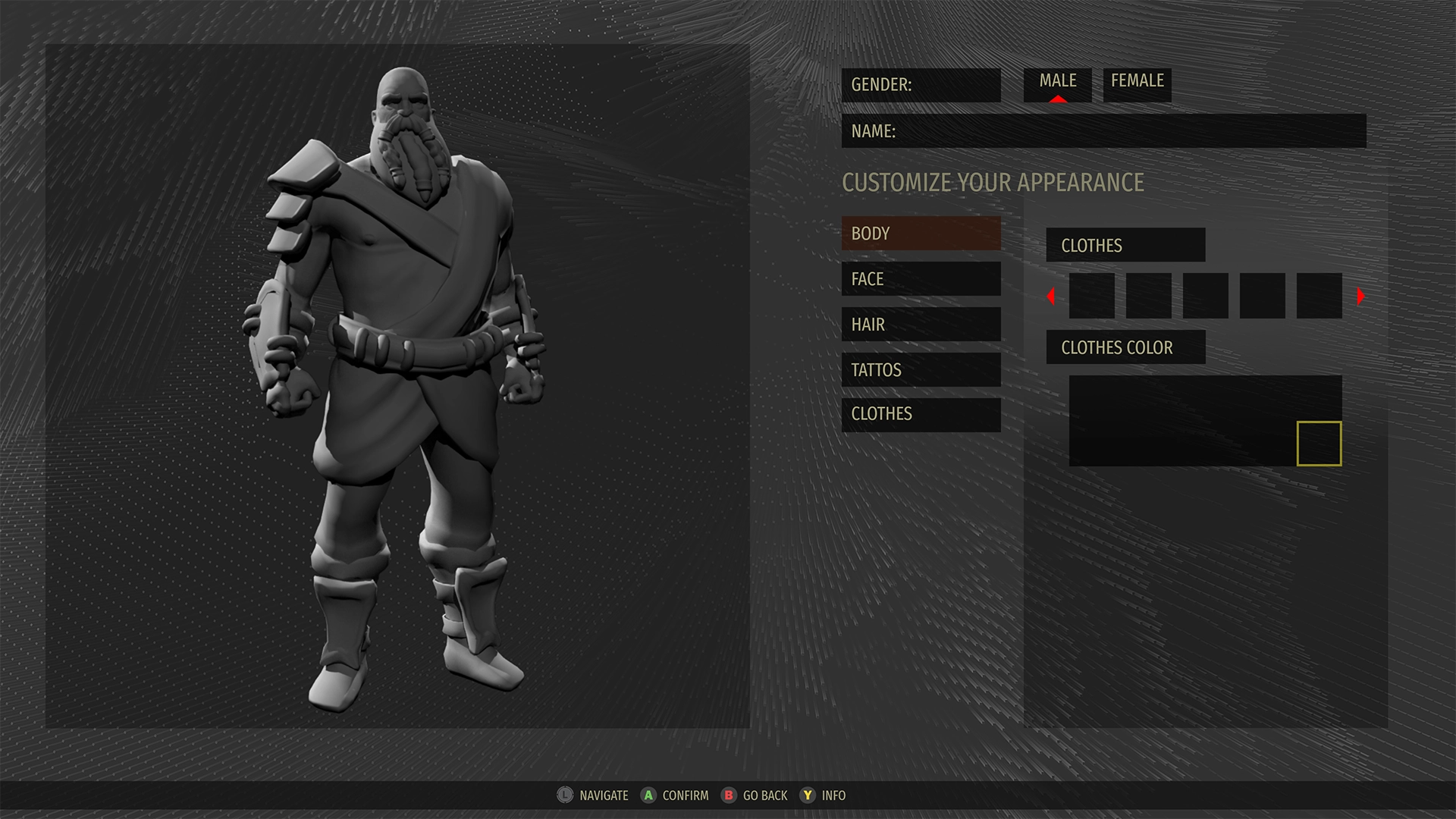Click the A Confirm button icon
This screenshot has width=1456, height=819.
point(648,796)
